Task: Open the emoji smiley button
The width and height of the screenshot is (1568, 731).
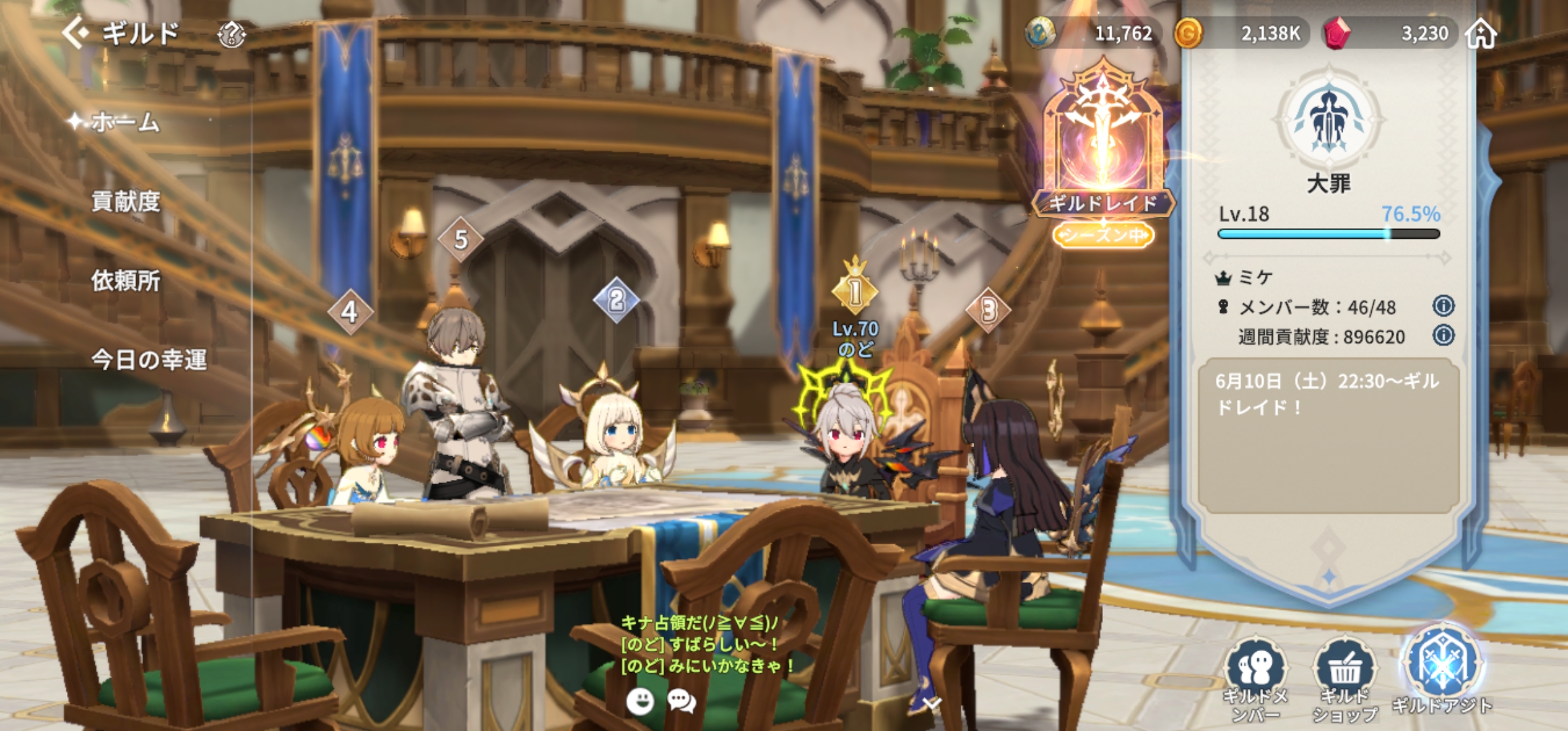Action: pos(640,701)
